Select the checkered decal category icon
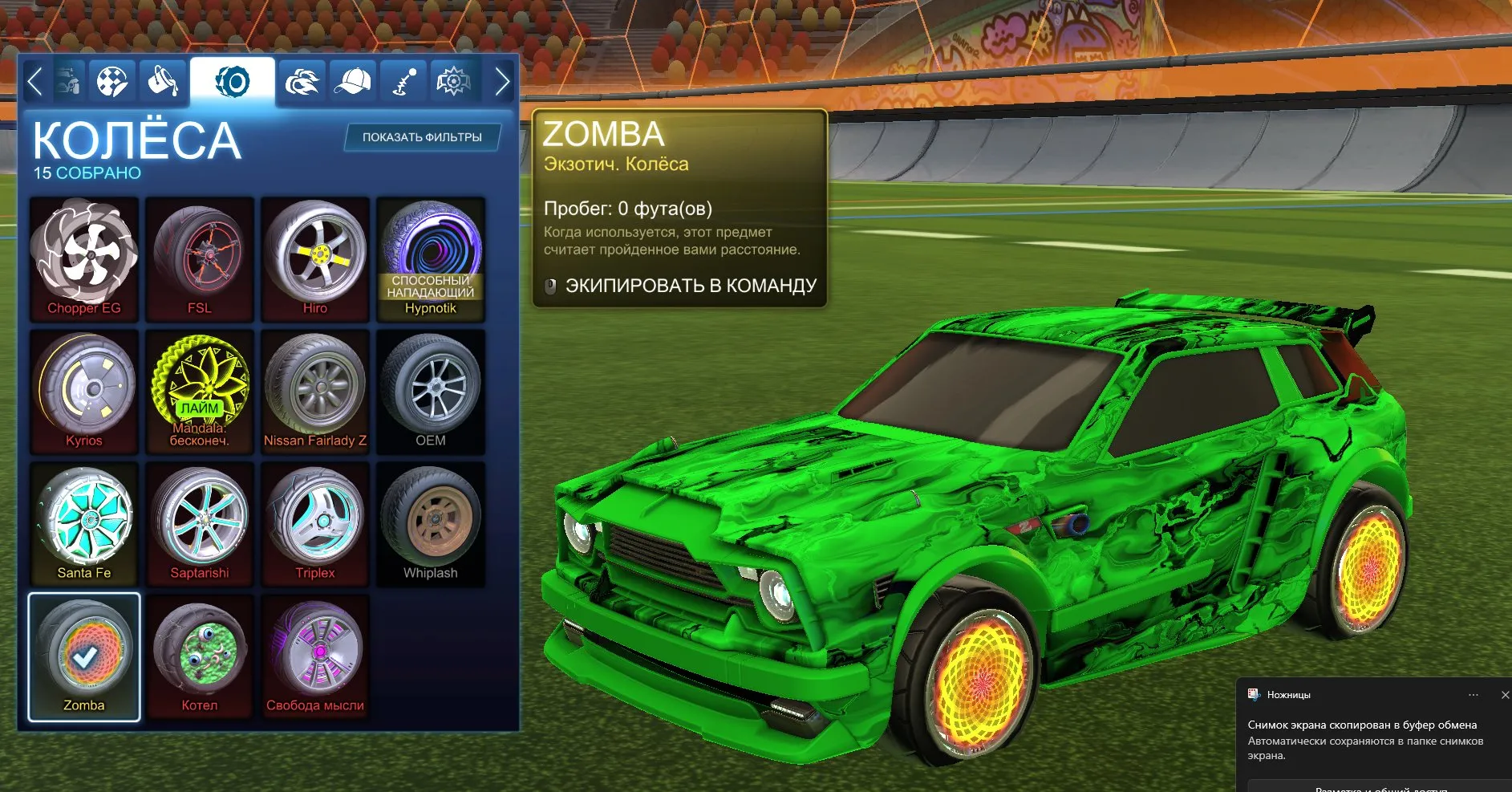1512x792 pixels. pos(113,80)
